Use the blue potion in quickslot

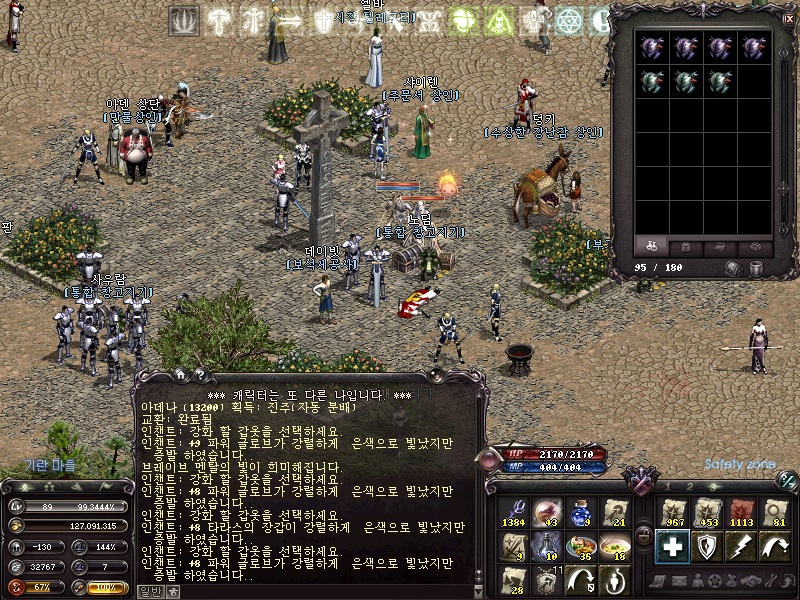pyautogui.click(x=579, y=513)
